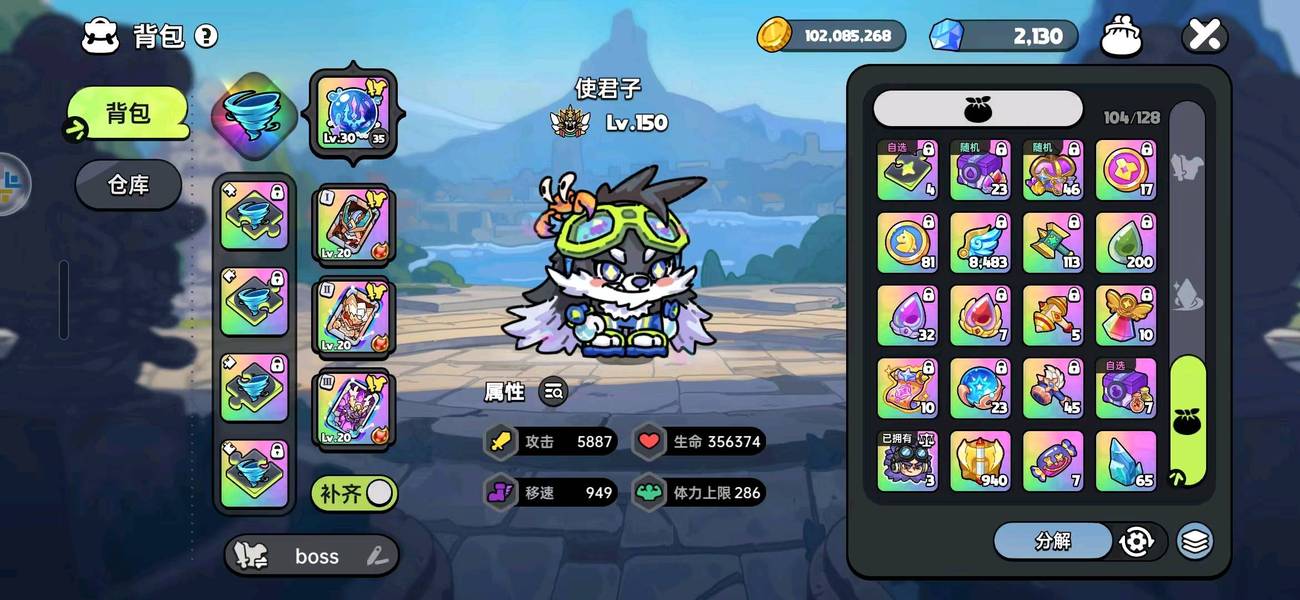Click the sort icon beside 分解
The height and width of the screenshot is (600, 1300).
tap(1137, 541)
